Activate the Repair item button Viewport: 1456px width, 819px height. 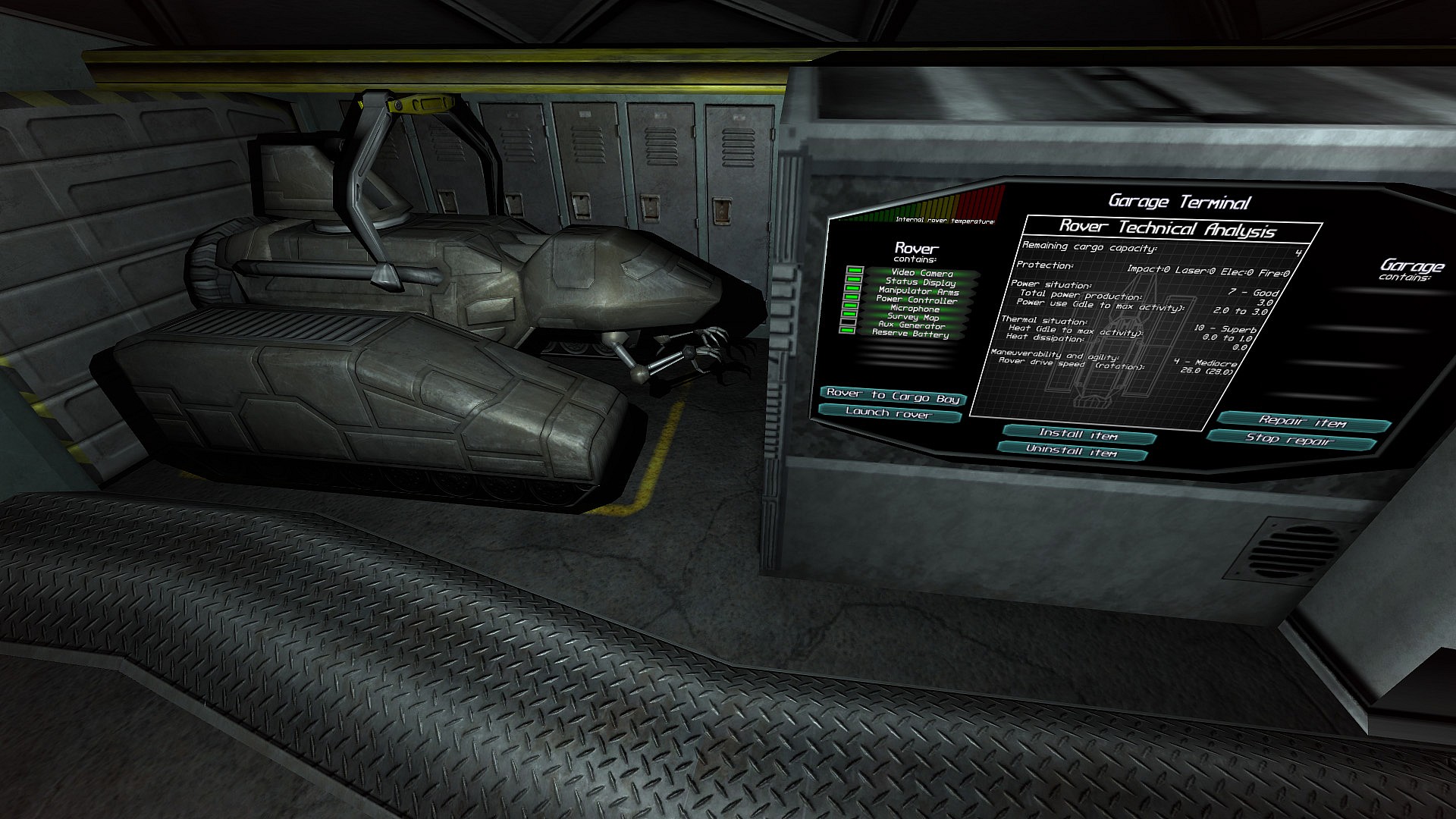[x=1303, y=422]
